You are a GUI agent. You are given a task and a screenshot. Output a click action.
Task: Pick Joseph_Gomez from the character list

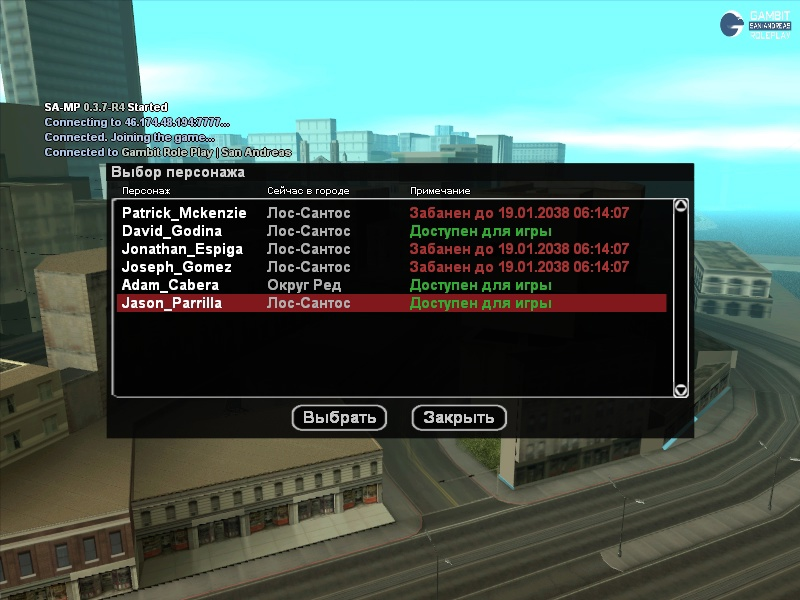(176, 267)
